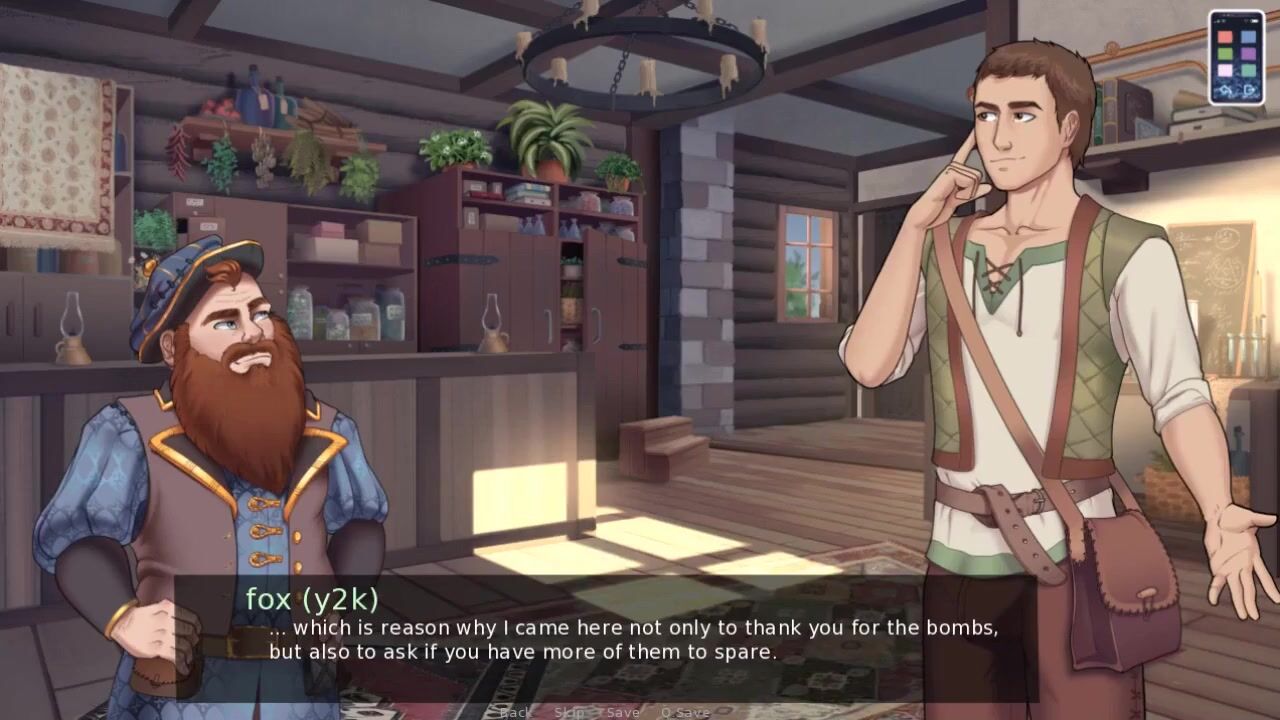Skip the dialogue using Skip
1280x720 pixels.
click(569, 712)
